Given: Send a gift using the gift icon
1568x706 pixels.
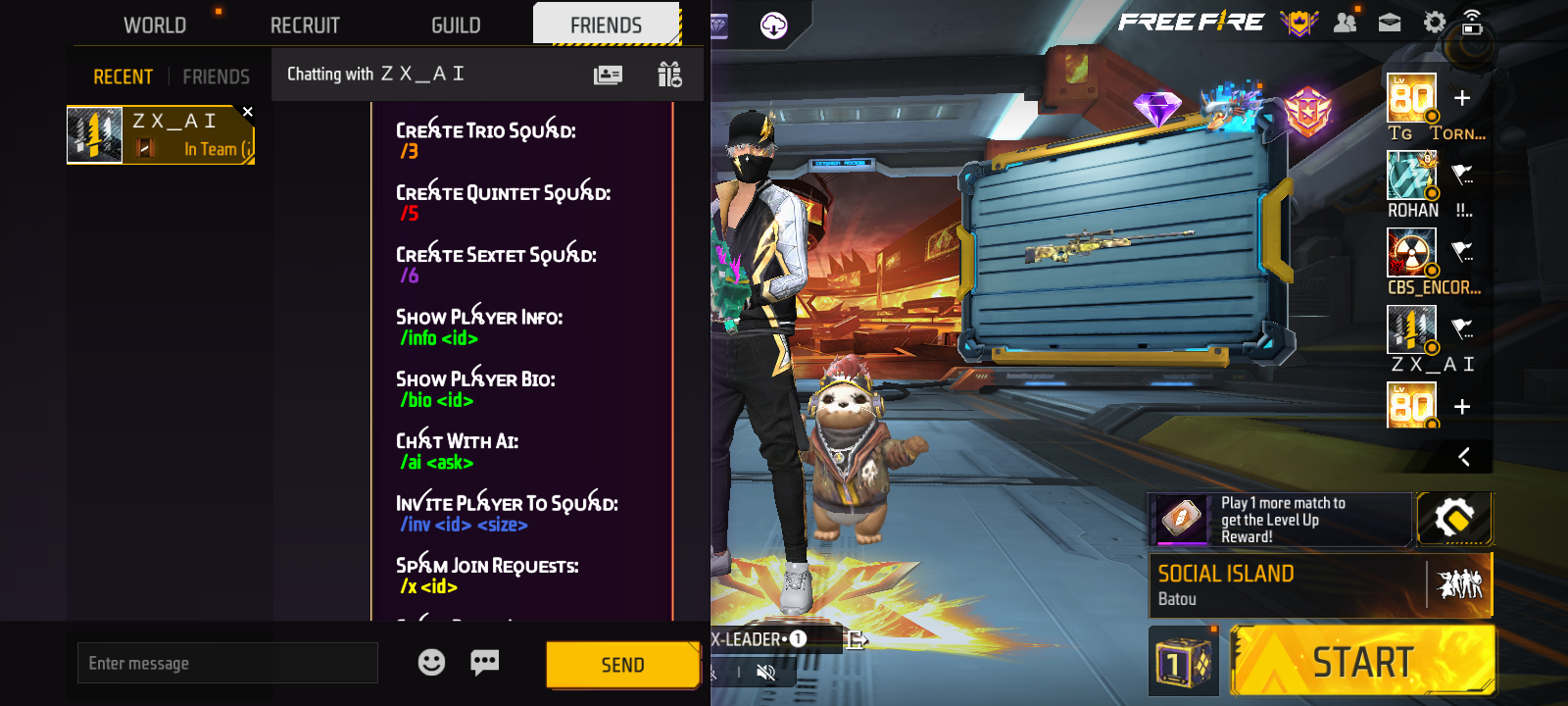Looking at the screenshot, I should point(670,75).
